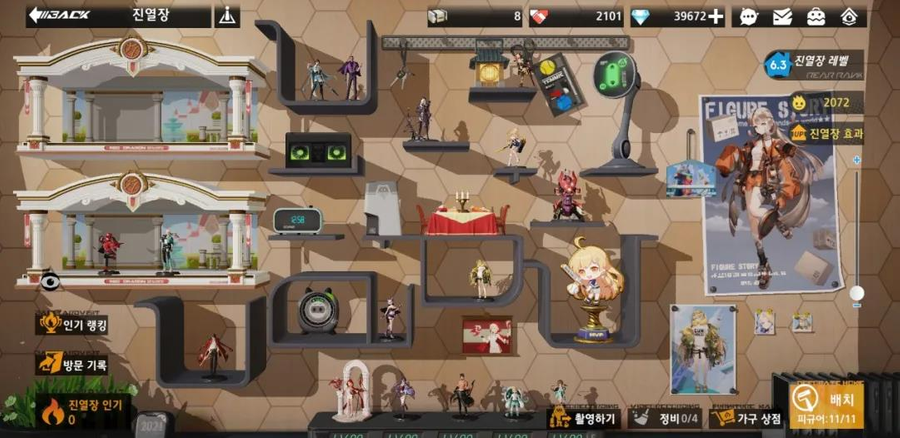Go back using the BACK button

(60, 15)
